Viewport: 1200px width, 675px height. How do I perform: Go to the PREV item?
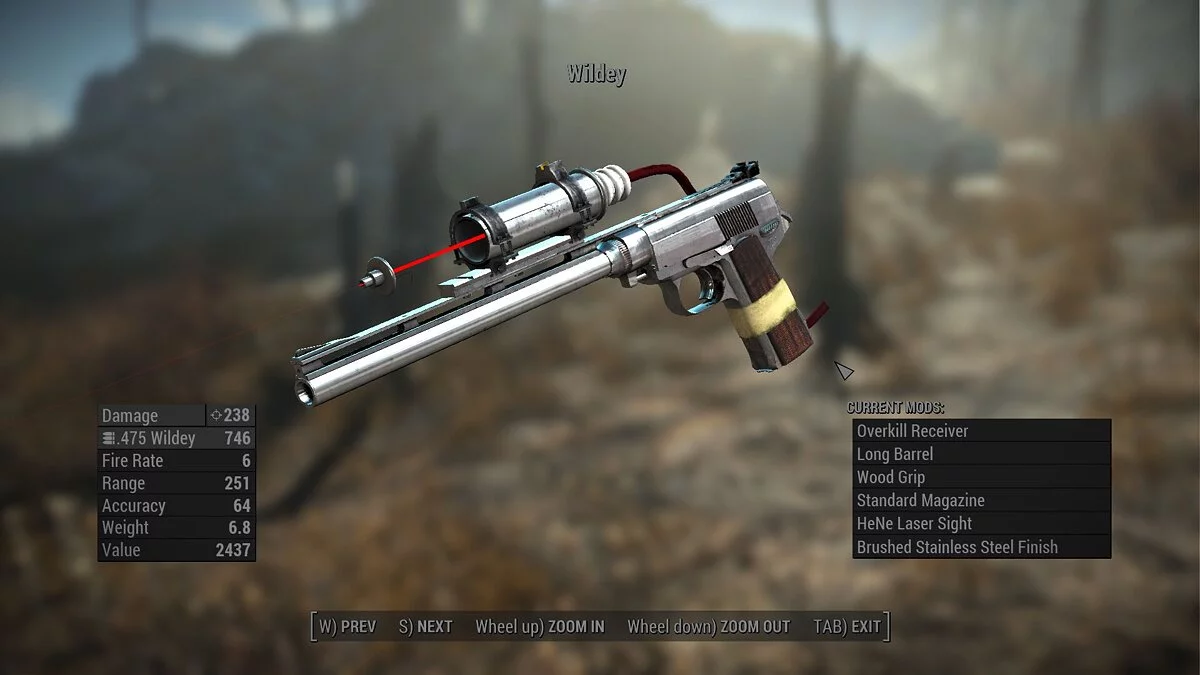[347, 627]
